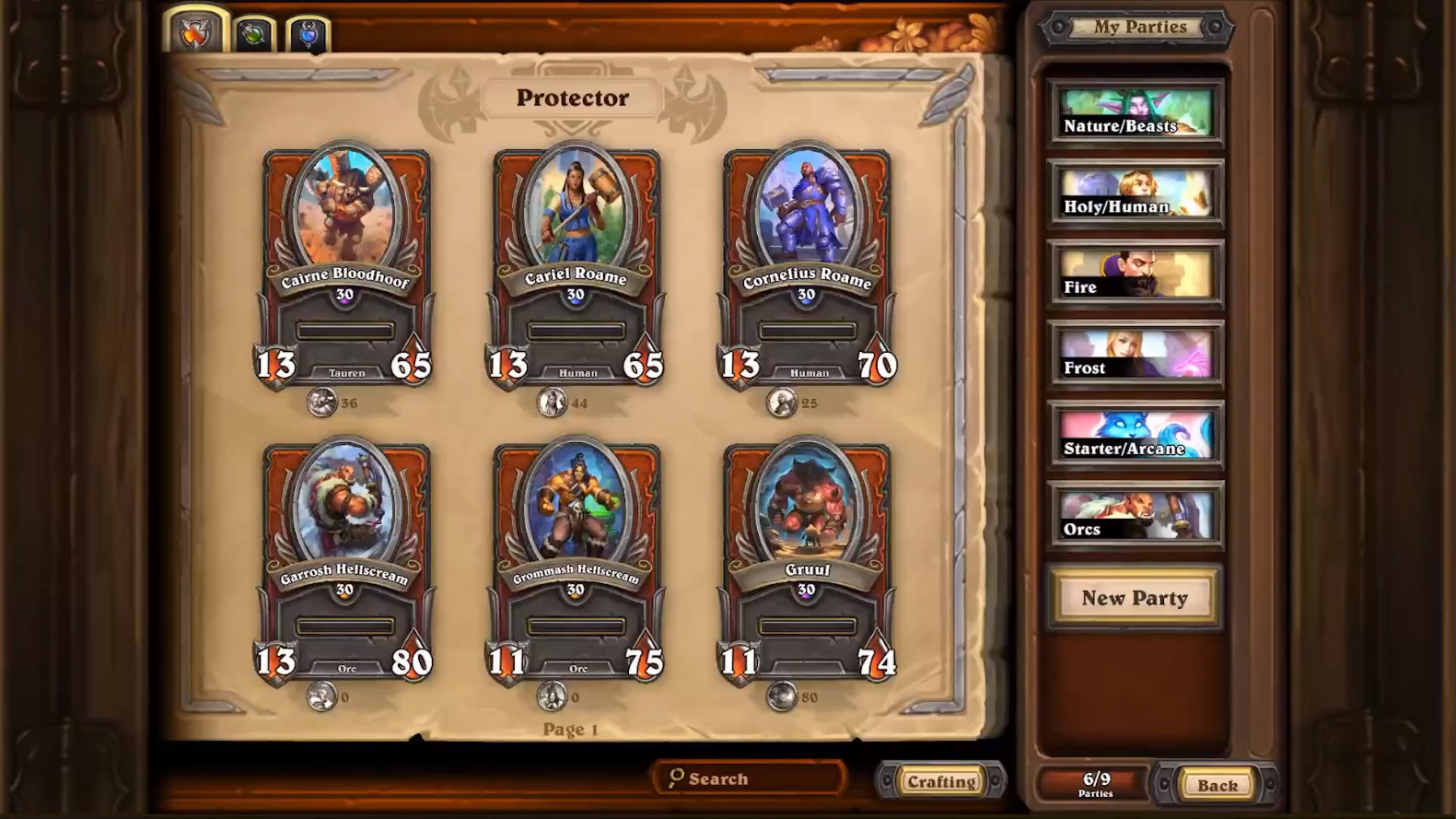Create a New Party
The width and height of the screenshot is (1456, 819).
click(1135, 598)
